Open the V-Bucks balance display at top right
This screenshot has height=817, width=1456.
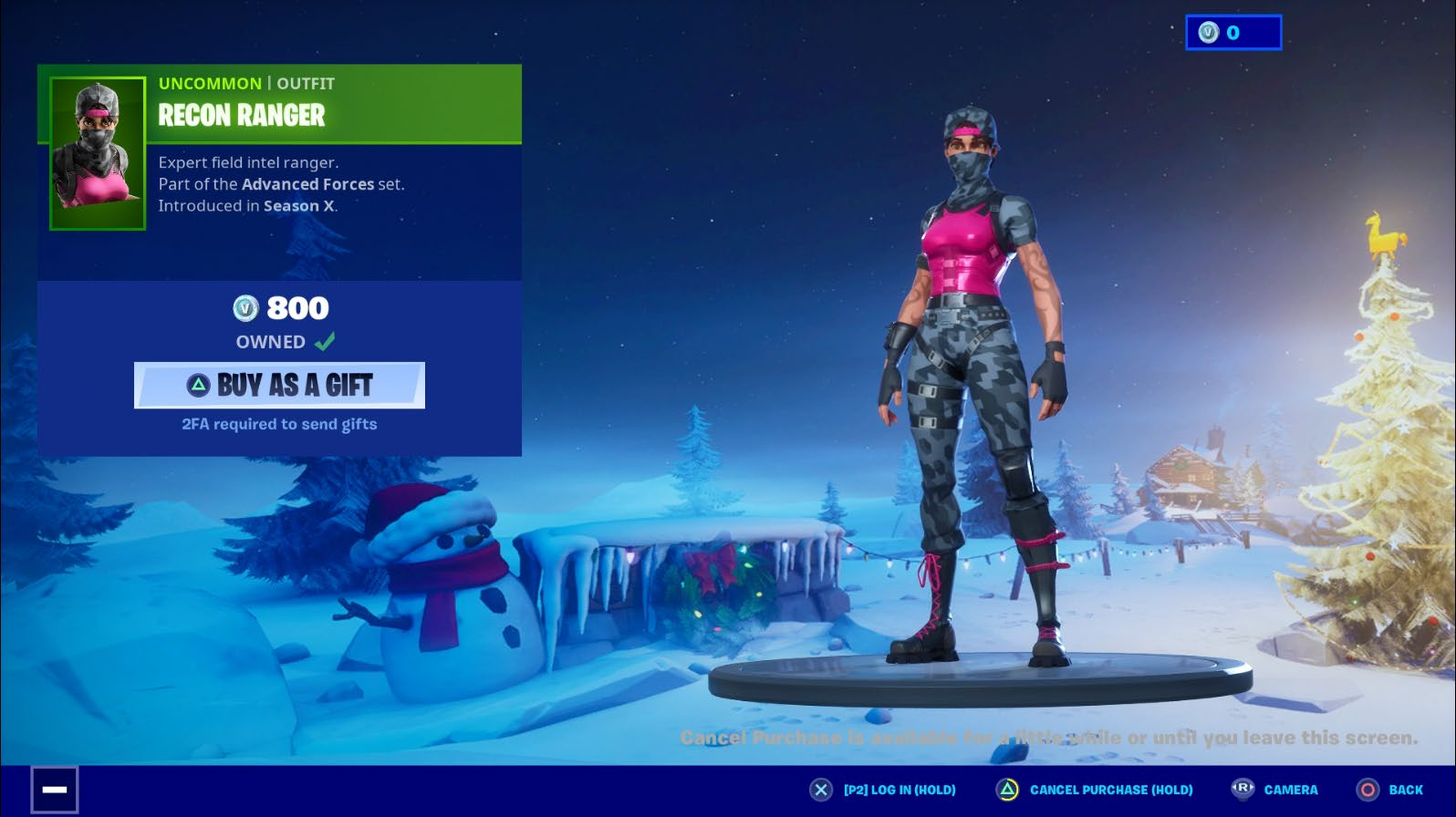[x=1232, y=31]
